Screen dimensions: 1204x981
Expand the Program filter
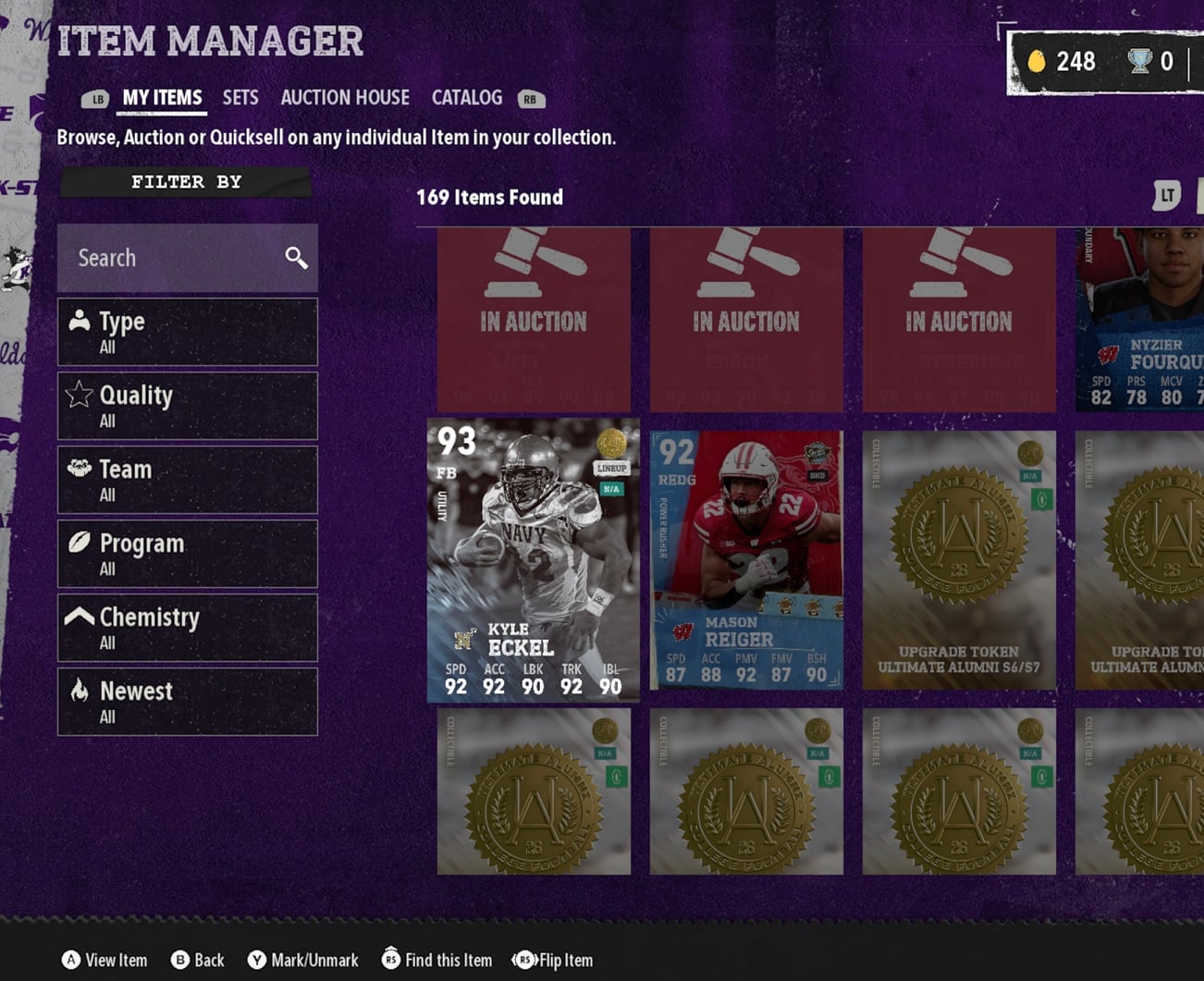point(188,554)
